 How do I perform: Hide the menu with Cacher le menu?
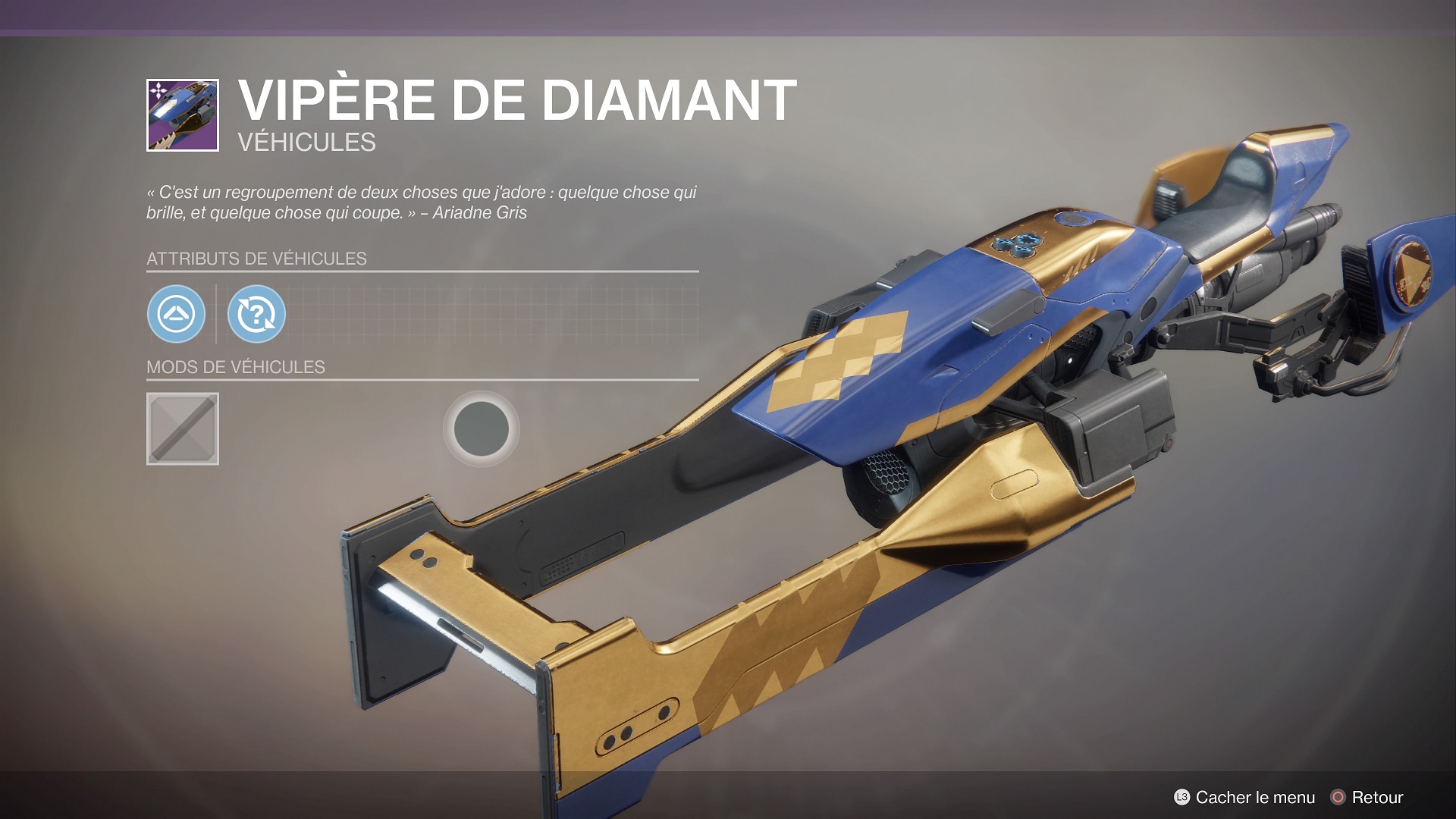pos(1244,797)
